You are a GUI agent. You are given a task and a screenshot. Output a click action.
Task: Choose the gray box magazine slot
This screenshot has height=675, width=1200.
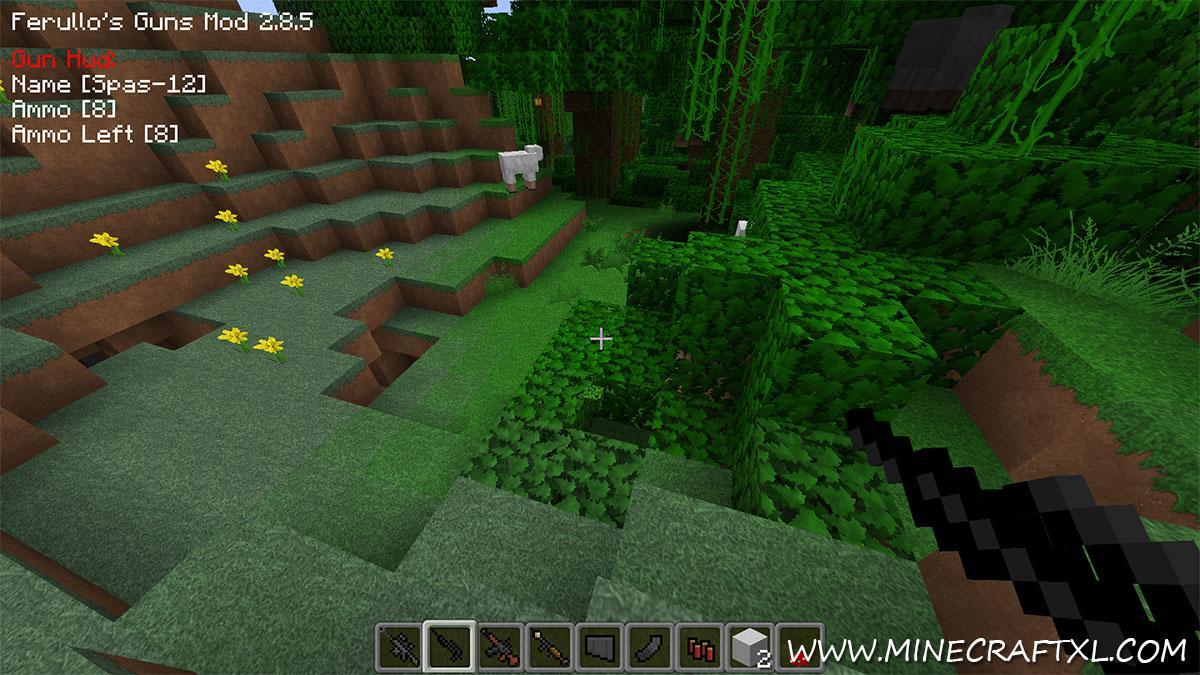click(x=598, y=648)
